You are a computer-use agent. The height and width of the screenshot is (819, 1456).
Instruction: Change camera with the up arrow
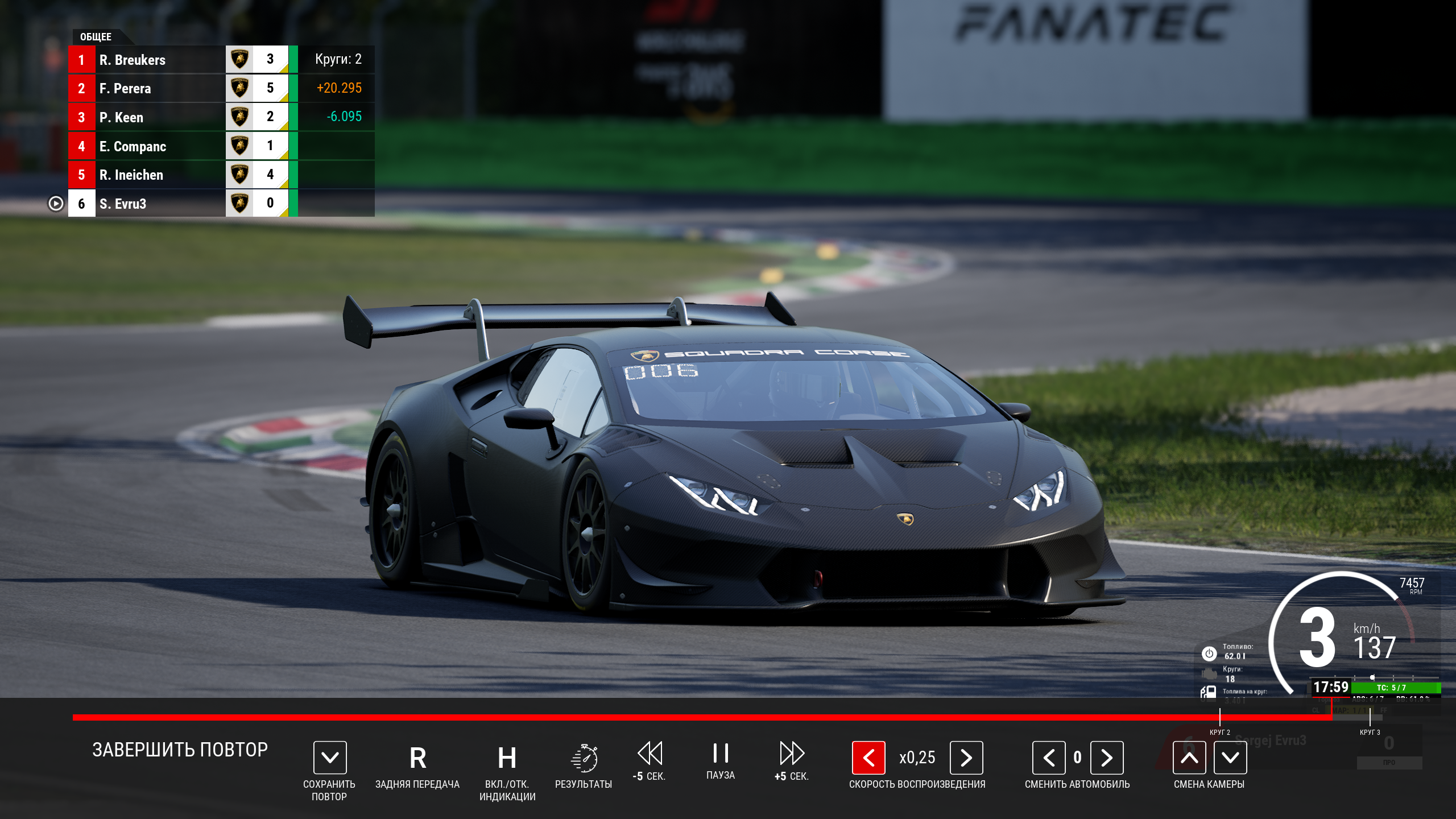(x=1189, y=758)
